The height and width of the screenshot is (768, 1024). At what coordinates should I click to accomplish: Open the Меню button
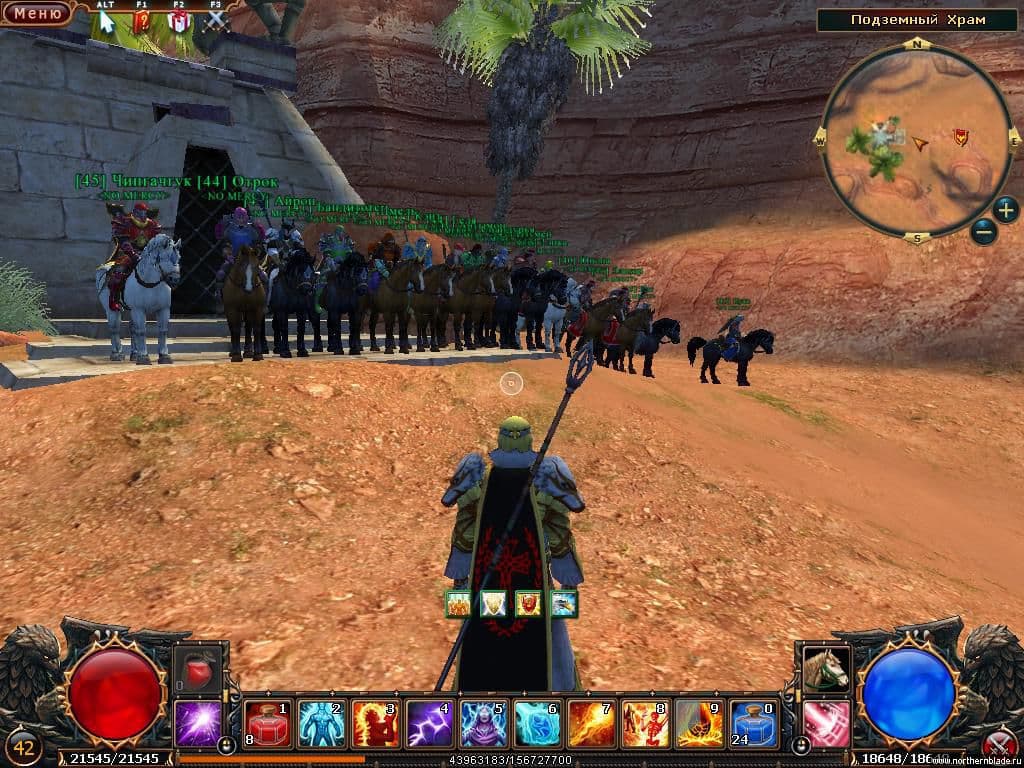(x=36, y=13)
